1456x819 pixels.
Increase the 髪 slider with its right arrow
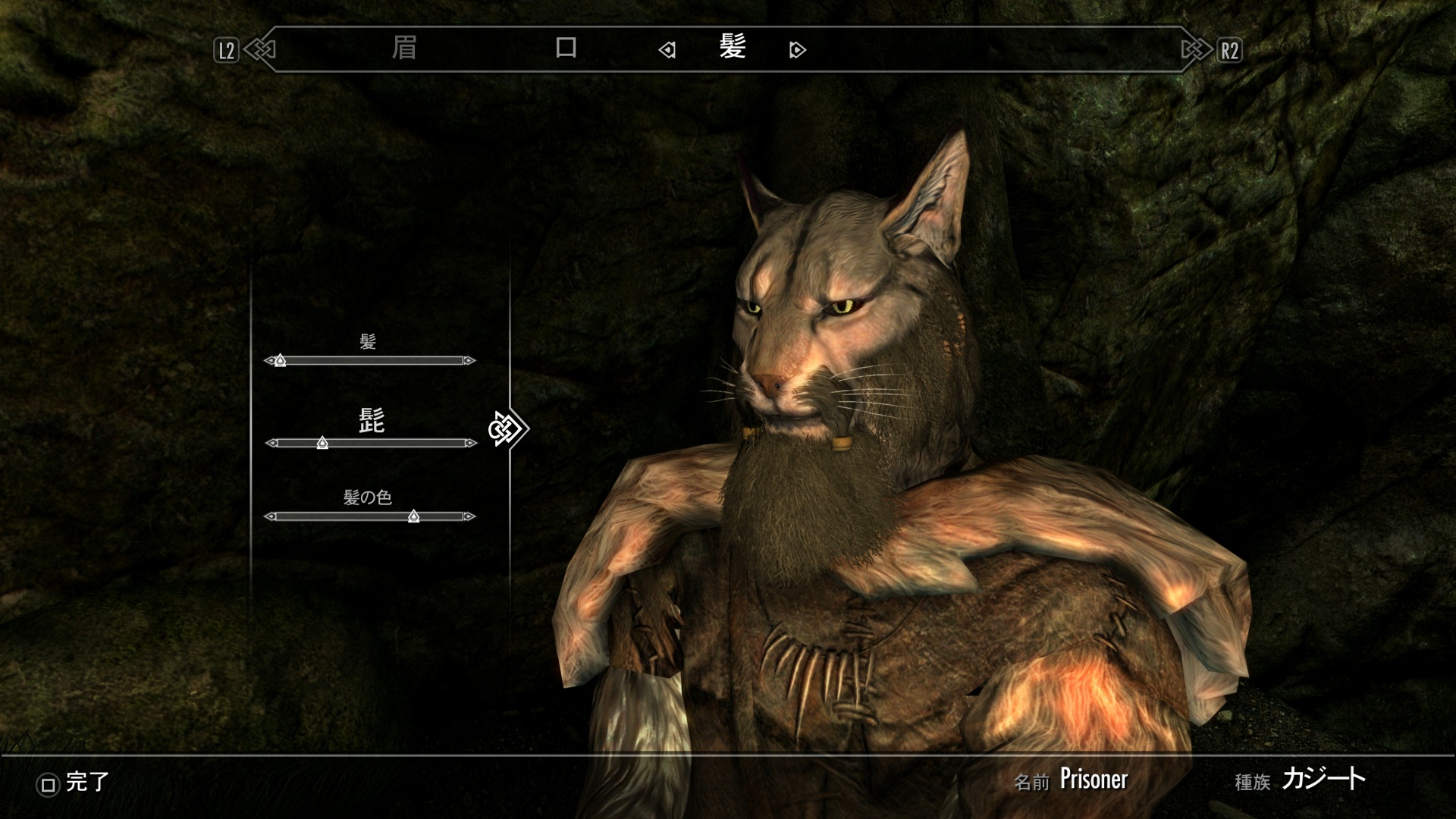pos(470,361)
